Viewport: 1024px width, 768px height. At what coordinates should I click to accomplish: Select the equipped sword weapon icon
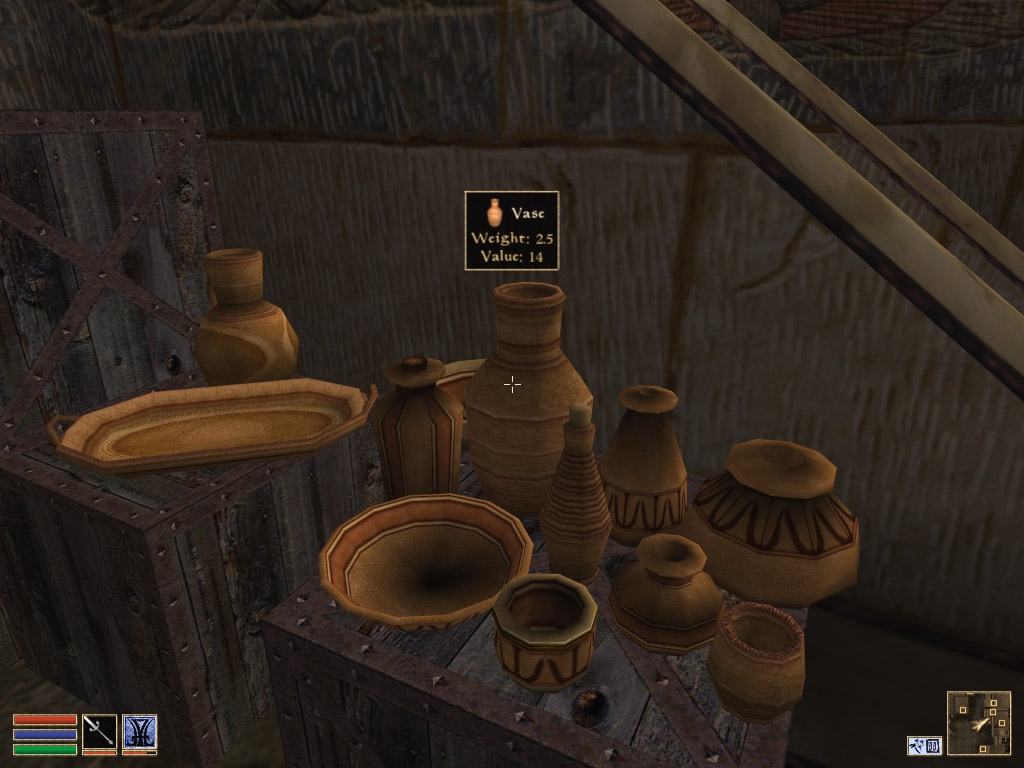(x=99, y=731)
